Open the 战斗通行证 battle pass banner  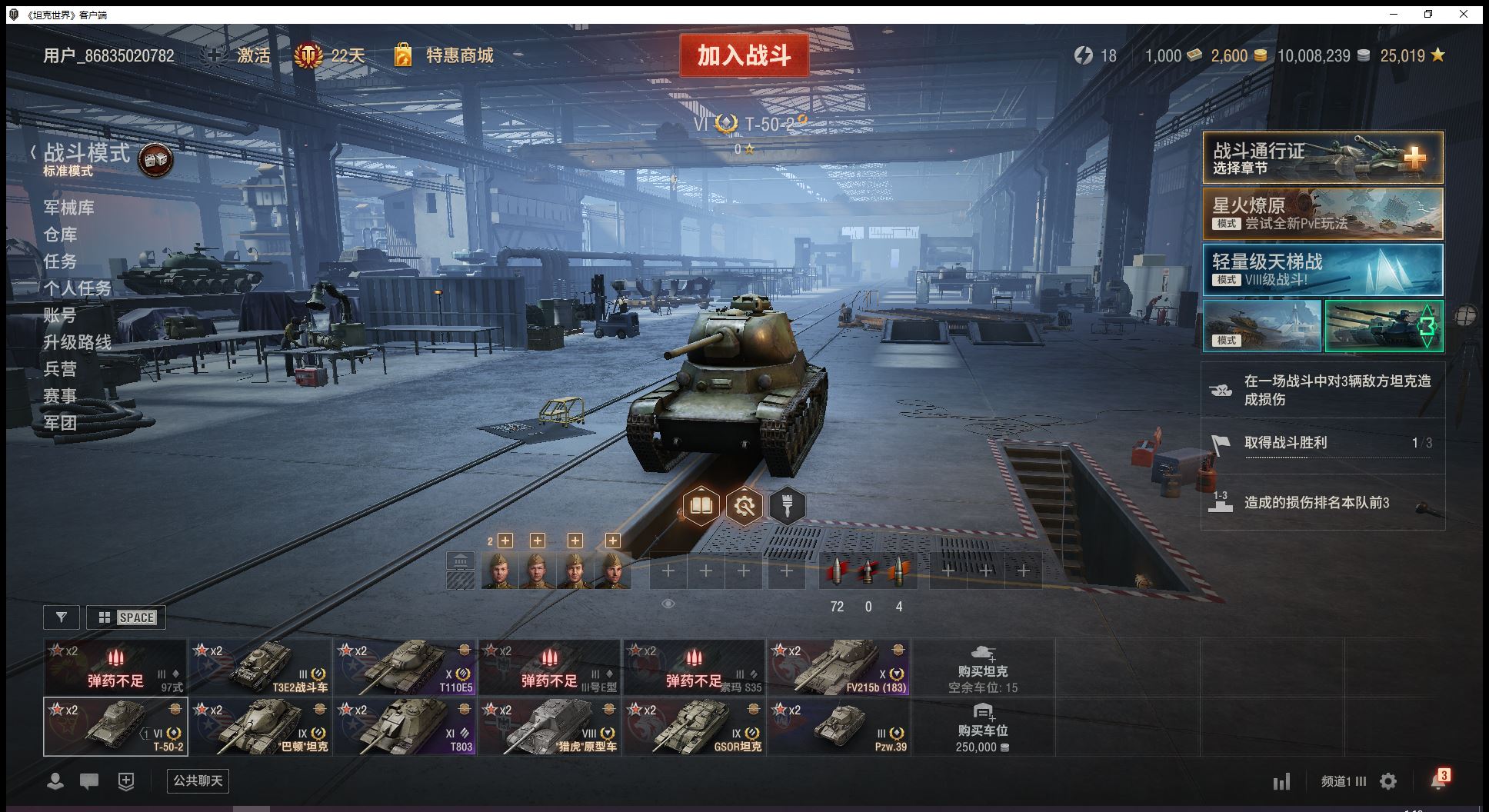click(1322, 158)
